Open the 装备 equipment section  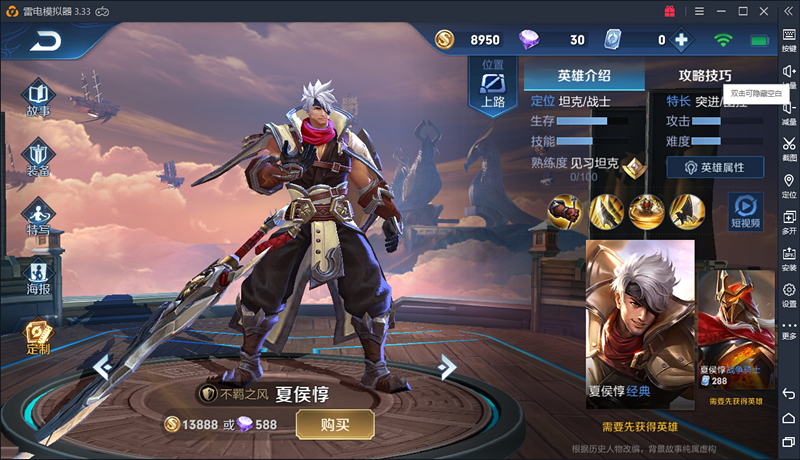(x=38, y=160)
